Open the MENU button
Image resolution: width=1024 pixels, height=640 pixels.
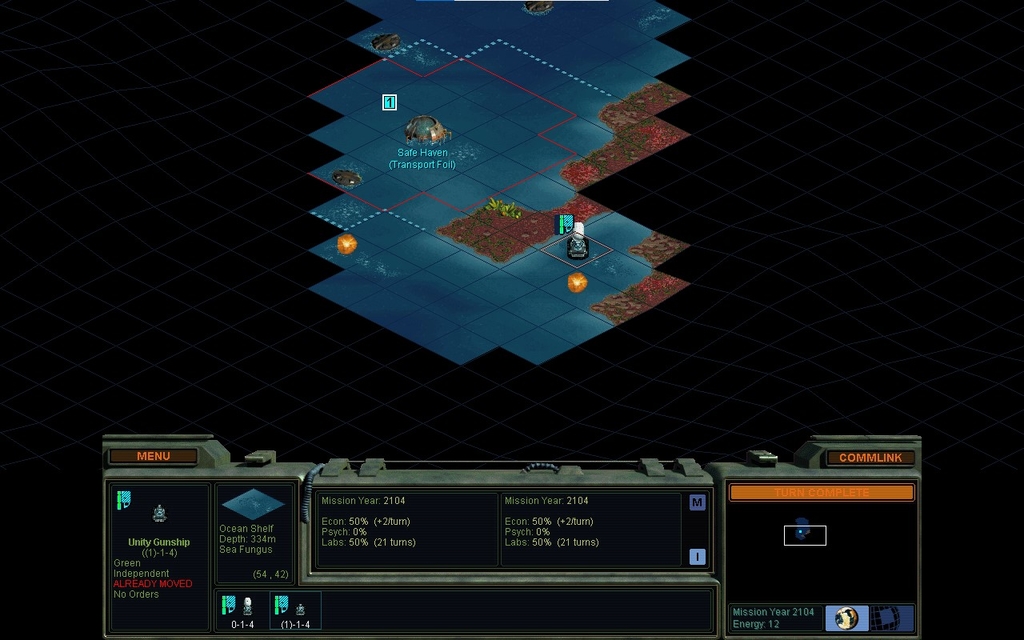pyautogui.click(x=153, y=456)
